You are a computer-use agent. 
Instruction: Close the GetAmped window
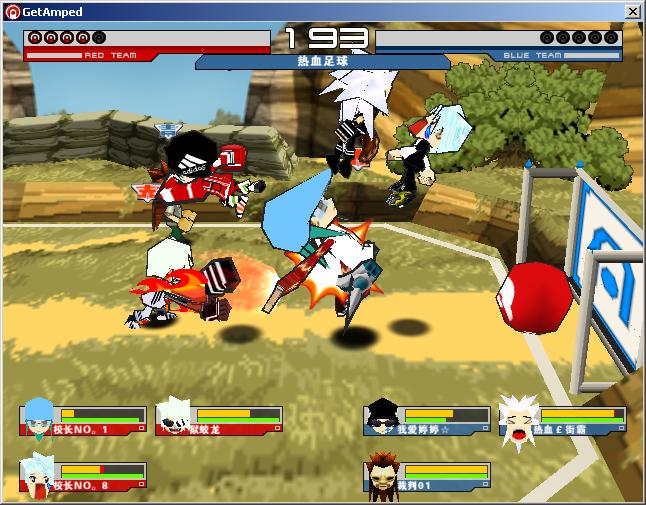(x=632, y=11)
